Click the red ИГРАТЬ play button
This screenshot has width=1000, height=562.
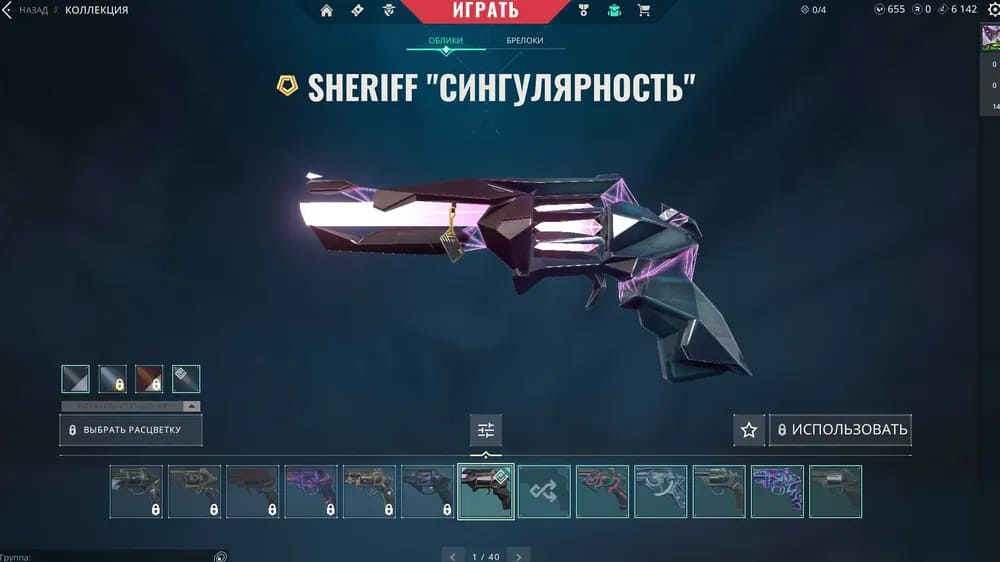click(488, 11)
